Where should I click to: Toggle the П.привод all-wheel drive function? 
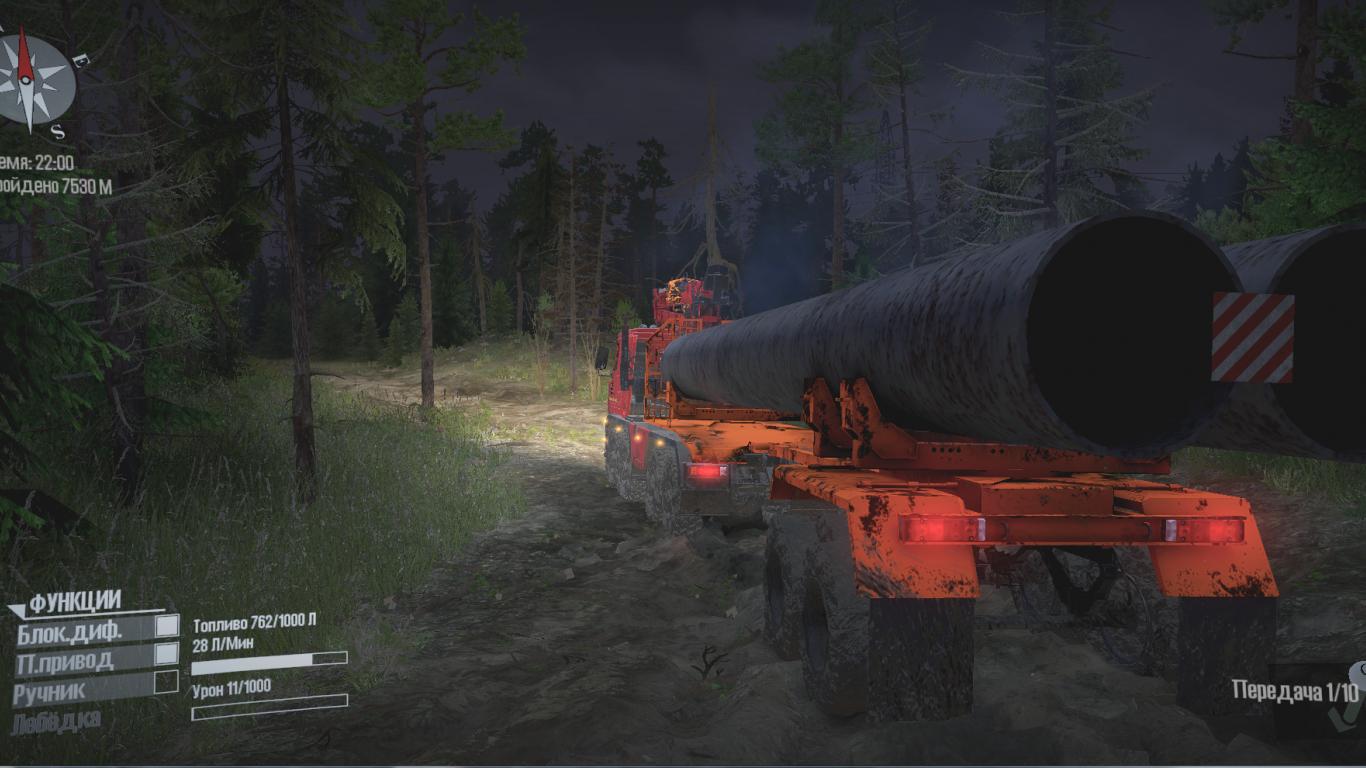click(x=166, y=654)
